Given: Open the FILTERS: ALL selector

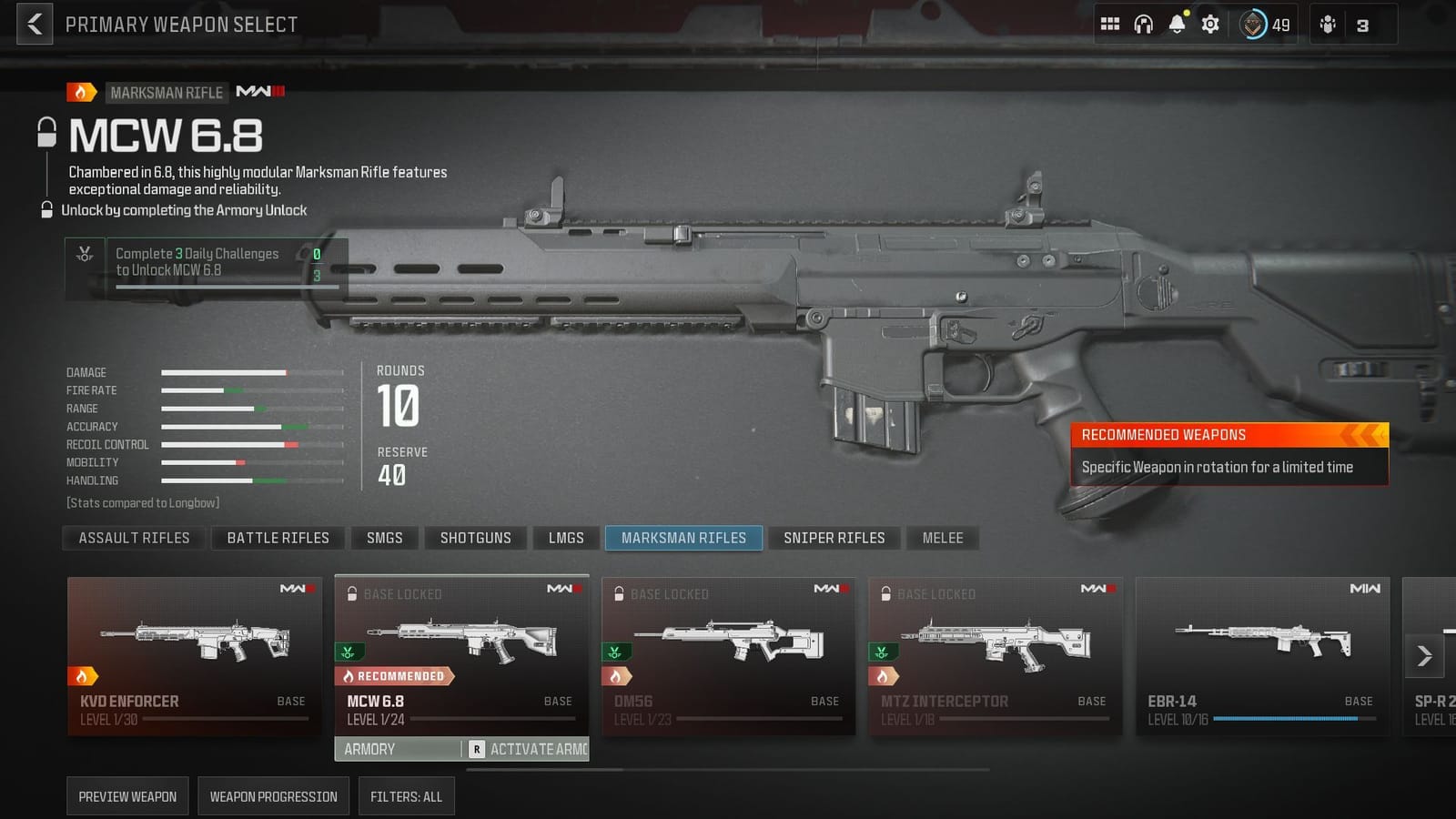Looking at the screenshot, I should tap(405, 796).
